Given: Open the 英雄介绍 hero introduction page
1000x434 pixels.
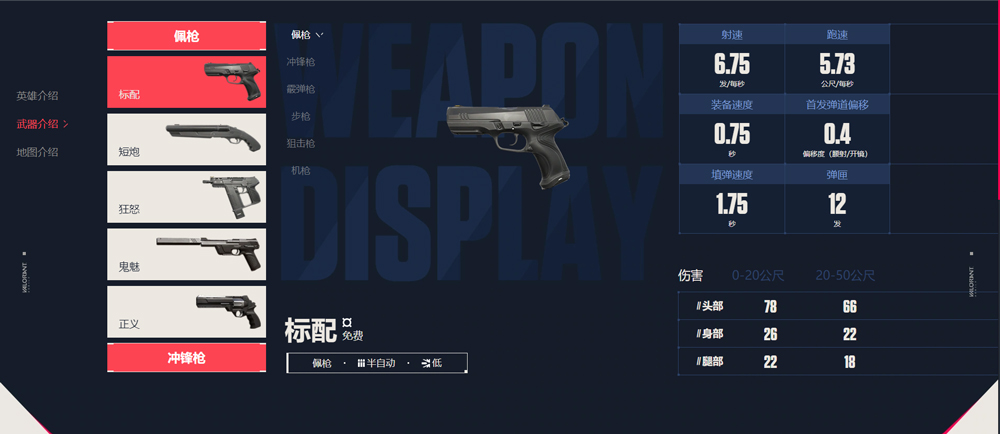Looking at the screenshot, I should 37,96.
